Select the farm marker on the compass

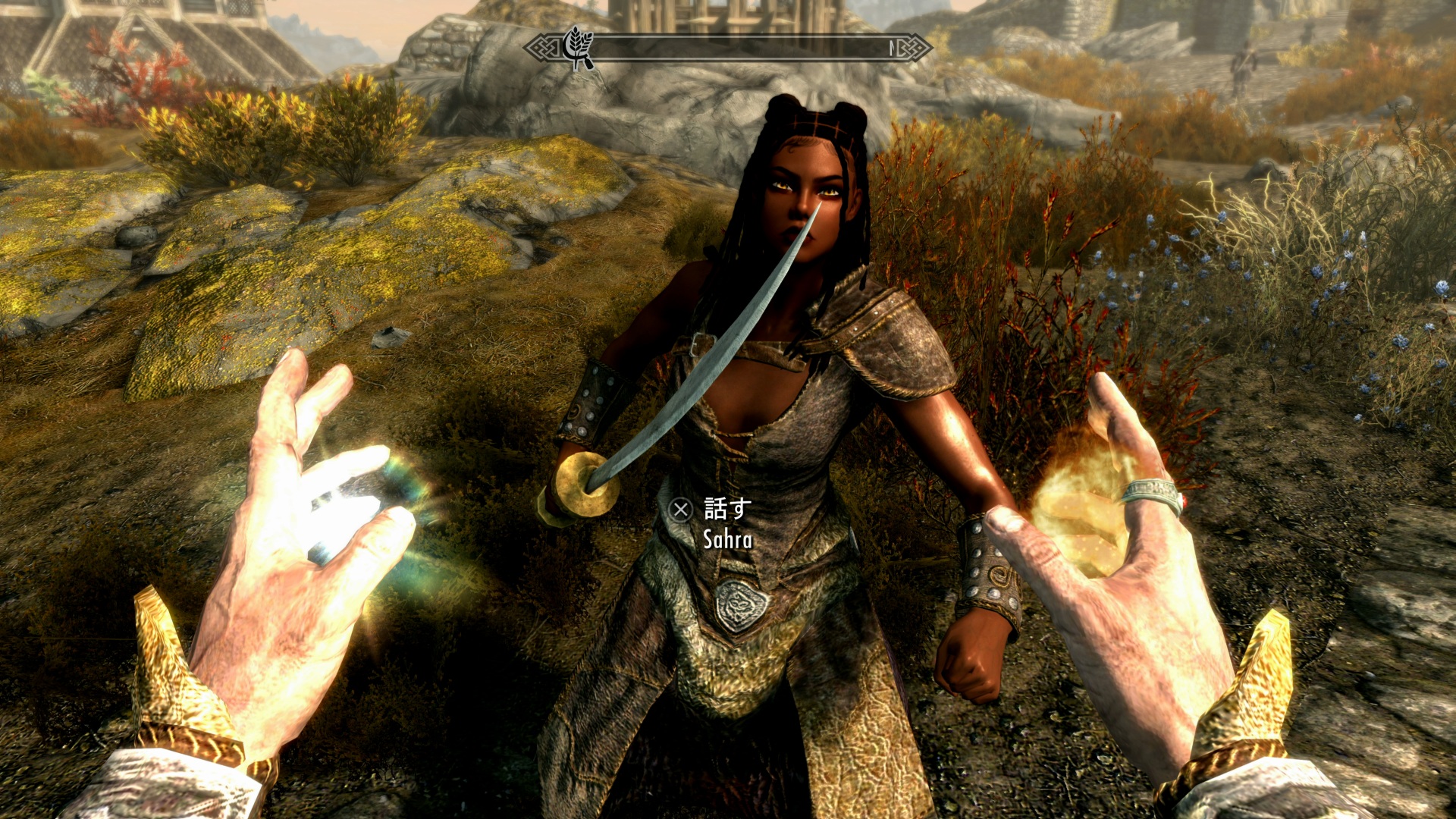[579, 47]
